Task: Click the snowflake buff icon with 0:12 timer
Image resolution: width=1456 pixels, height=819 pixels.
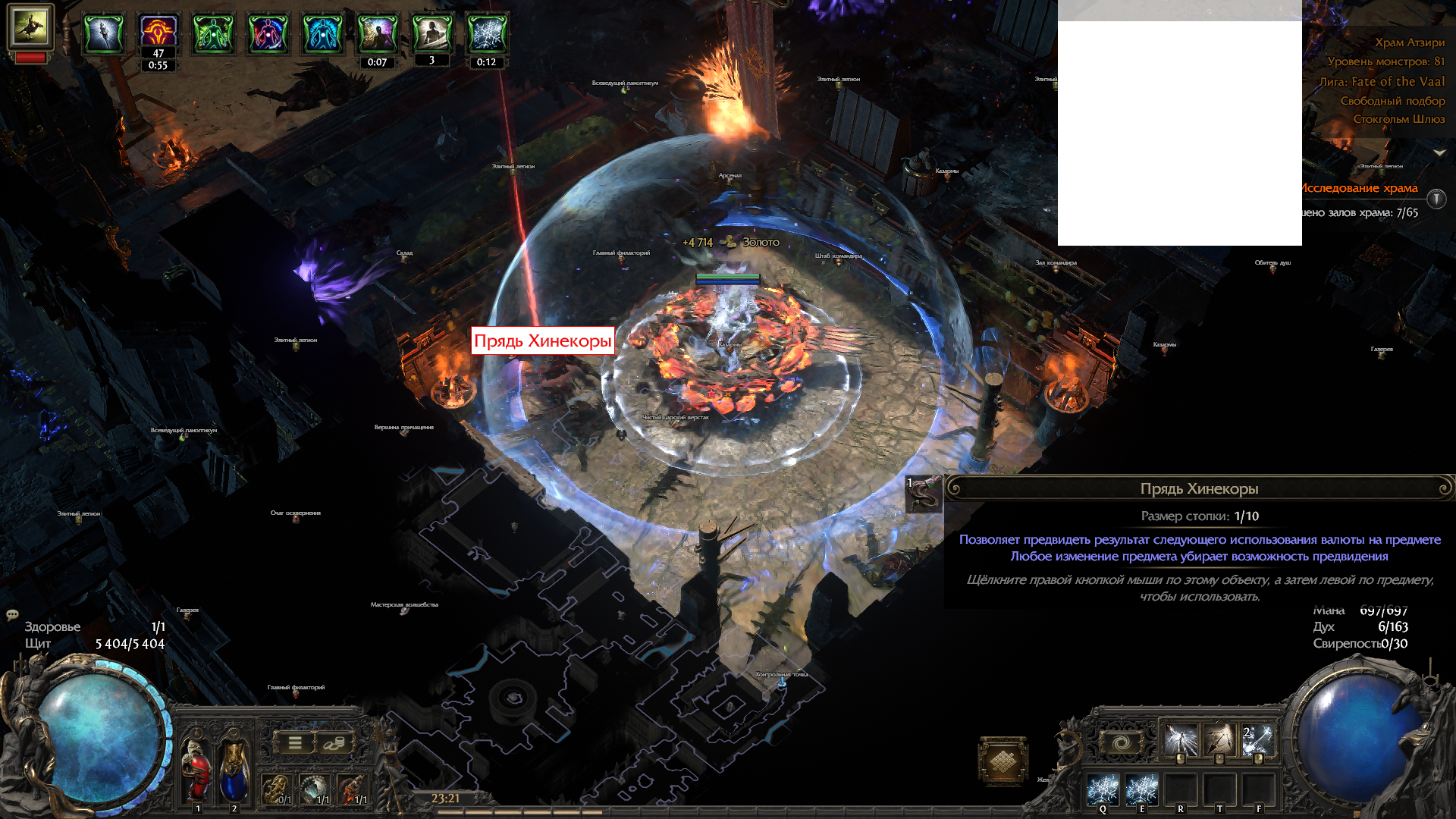Action: pyautogui.click(x=486, y=34)
